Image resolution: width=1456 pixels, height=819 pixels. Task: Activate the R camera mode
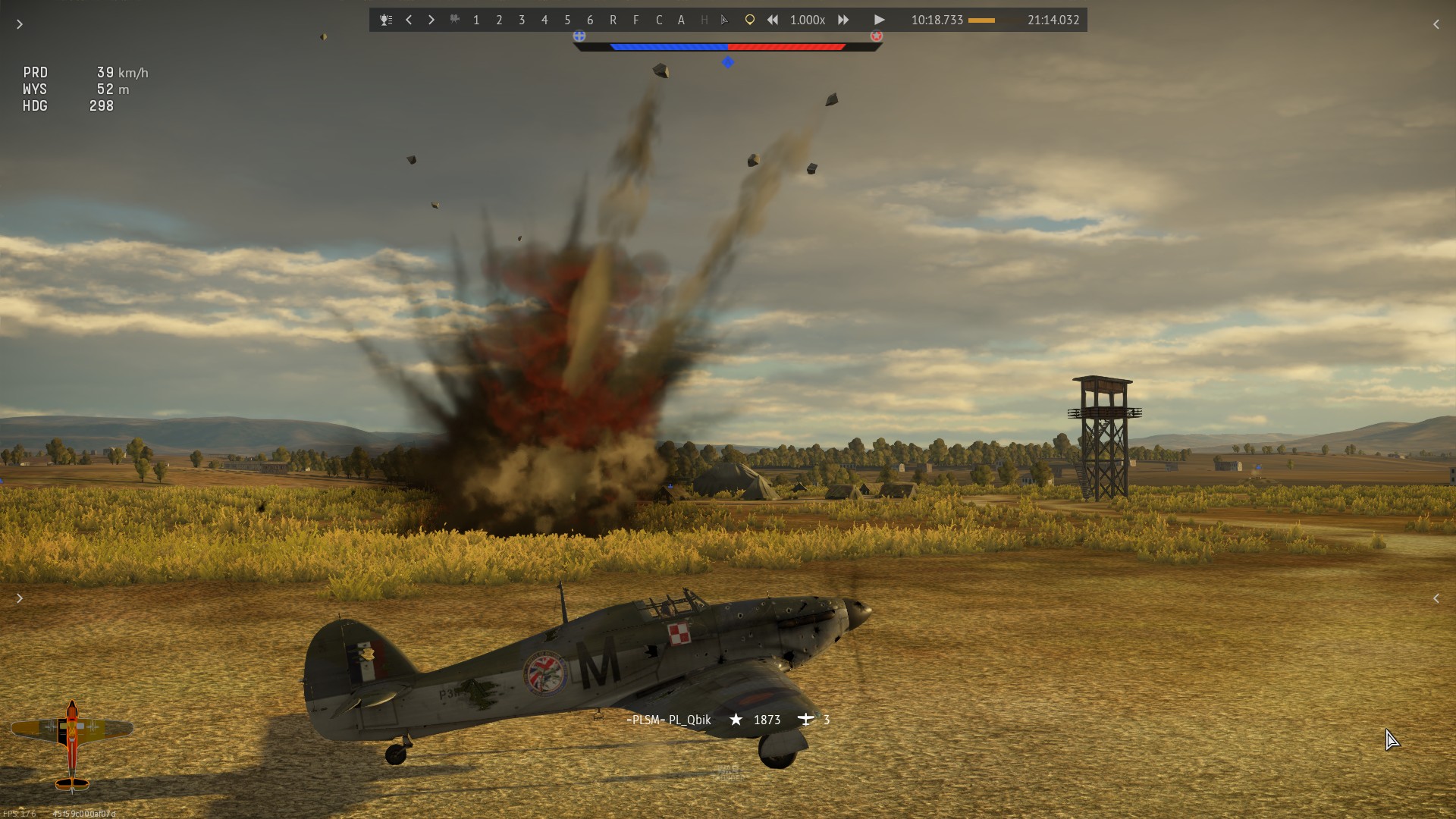pos(613,20)
